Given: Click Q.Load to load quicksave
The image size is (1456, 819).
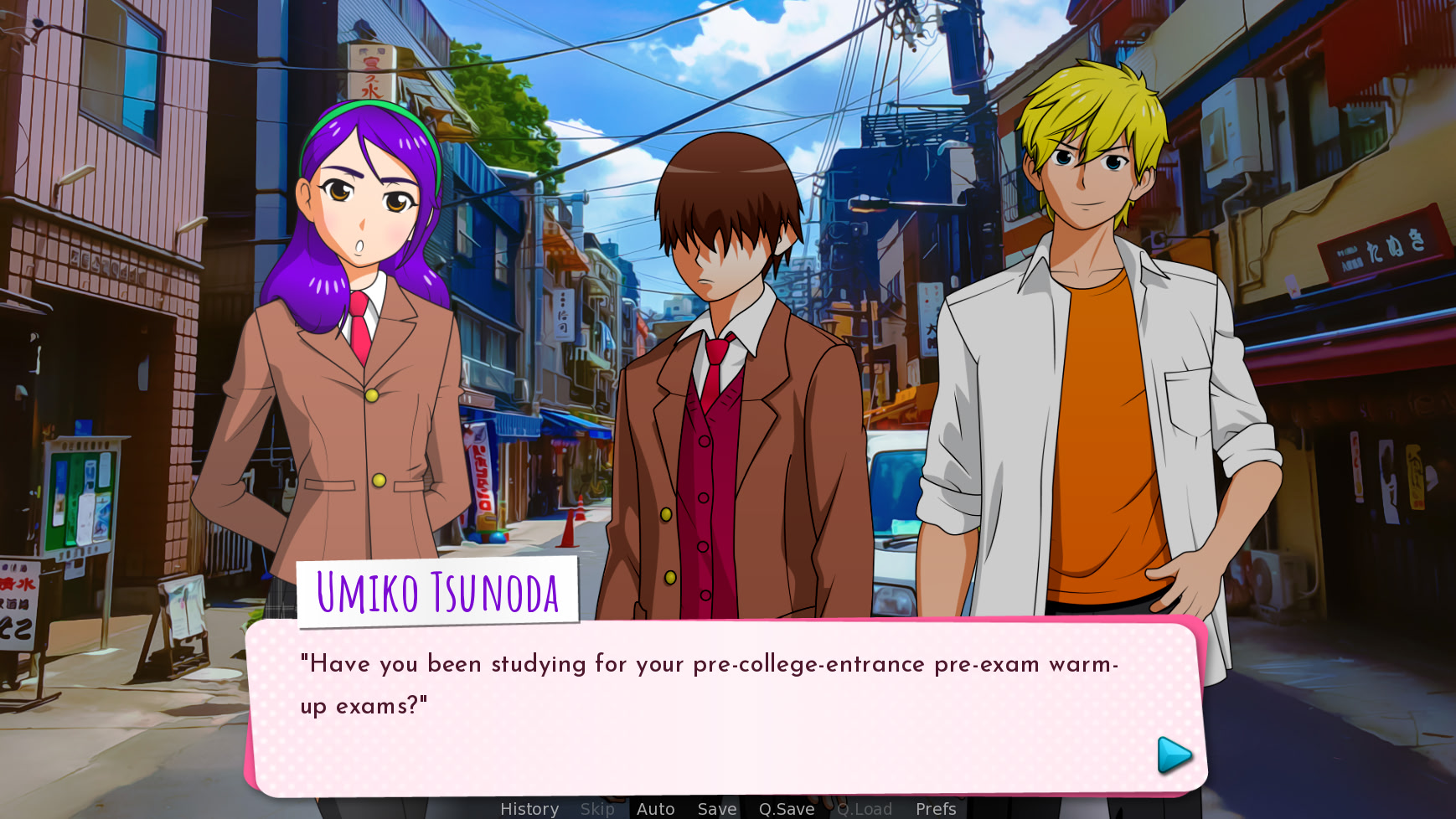Looking at the screenshot, I should [865, 809].
